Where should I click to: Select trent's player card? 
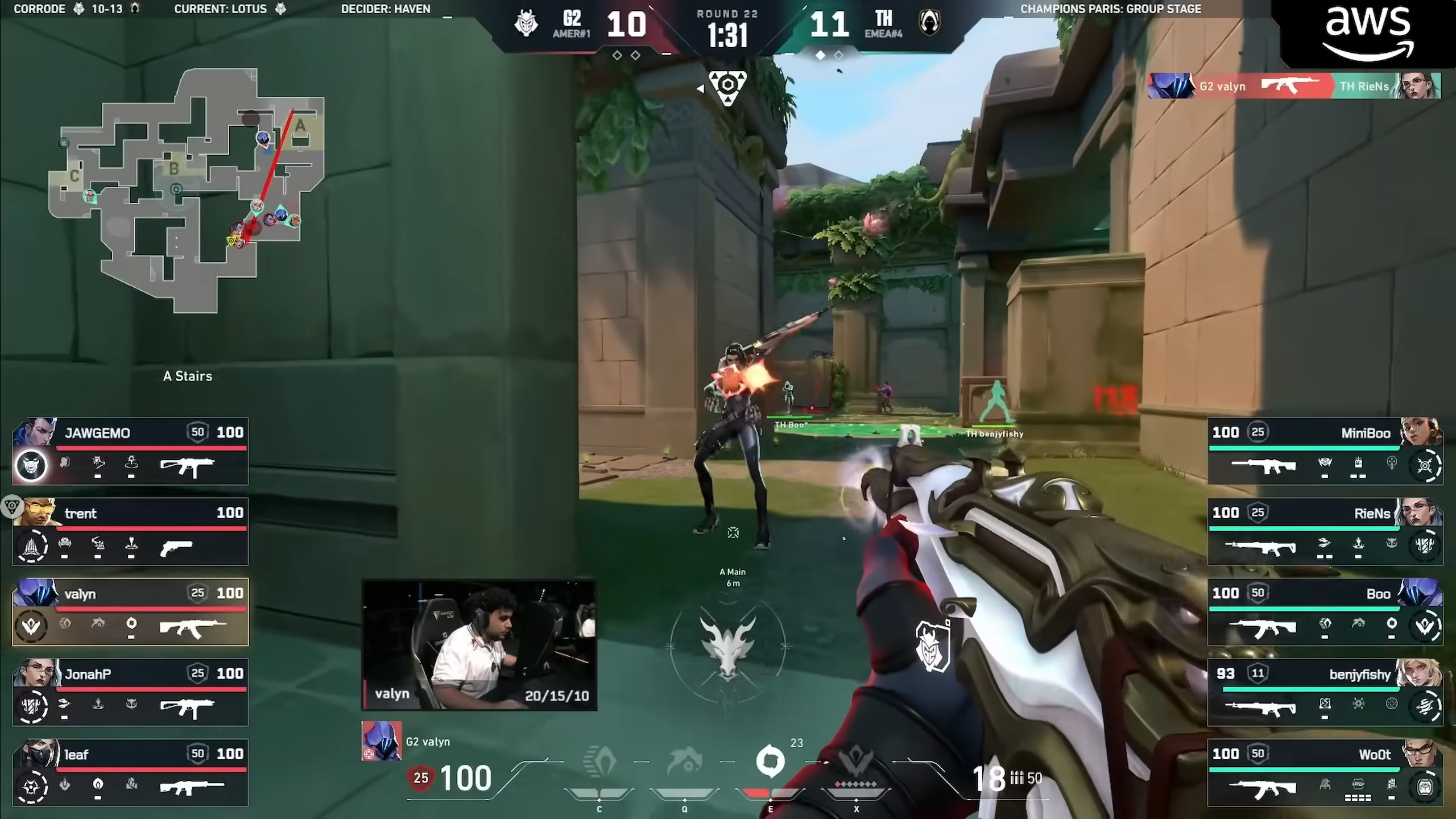click(130, 532)
